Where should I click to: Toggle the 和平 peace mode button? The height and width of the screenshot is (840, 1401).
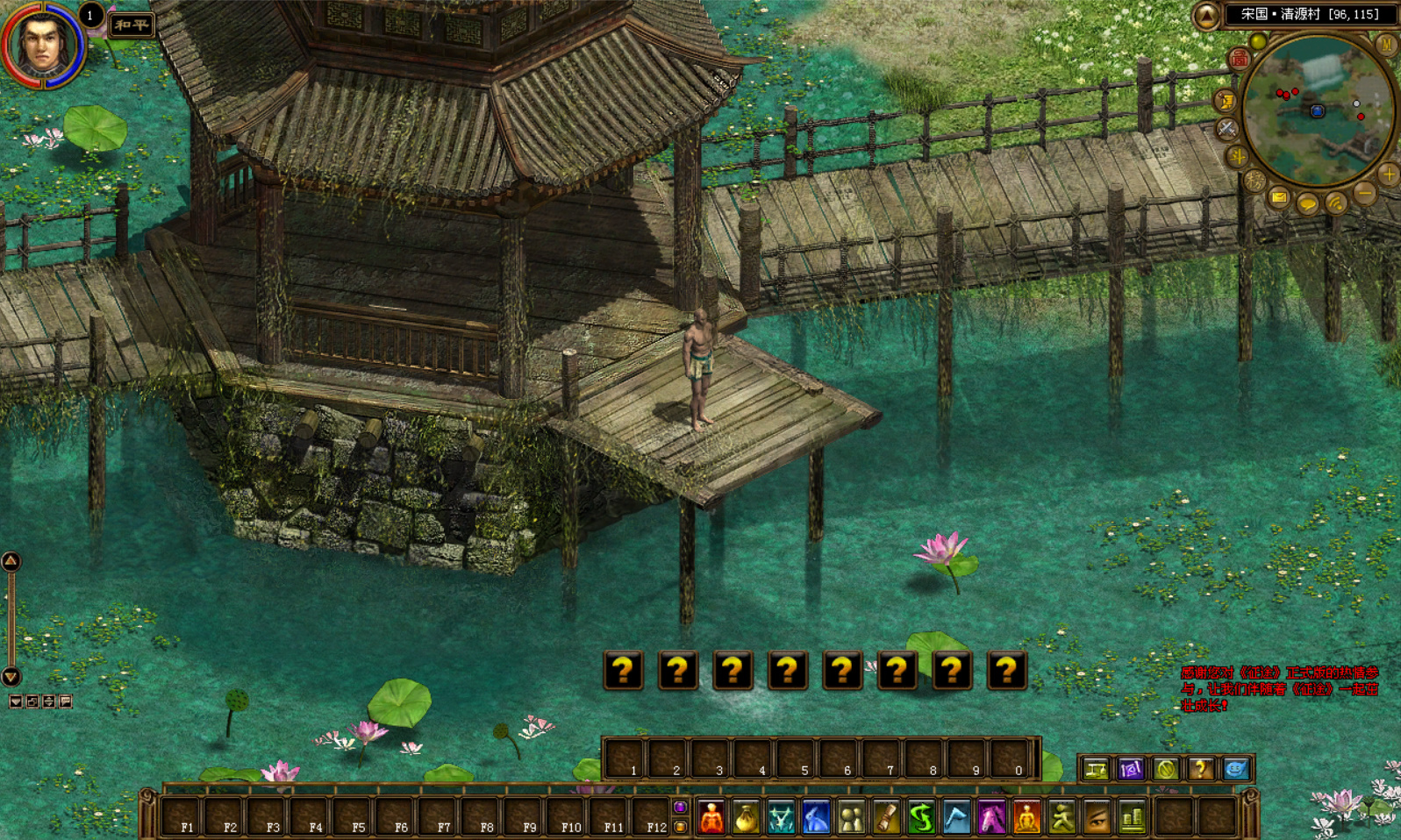(132, 25)
